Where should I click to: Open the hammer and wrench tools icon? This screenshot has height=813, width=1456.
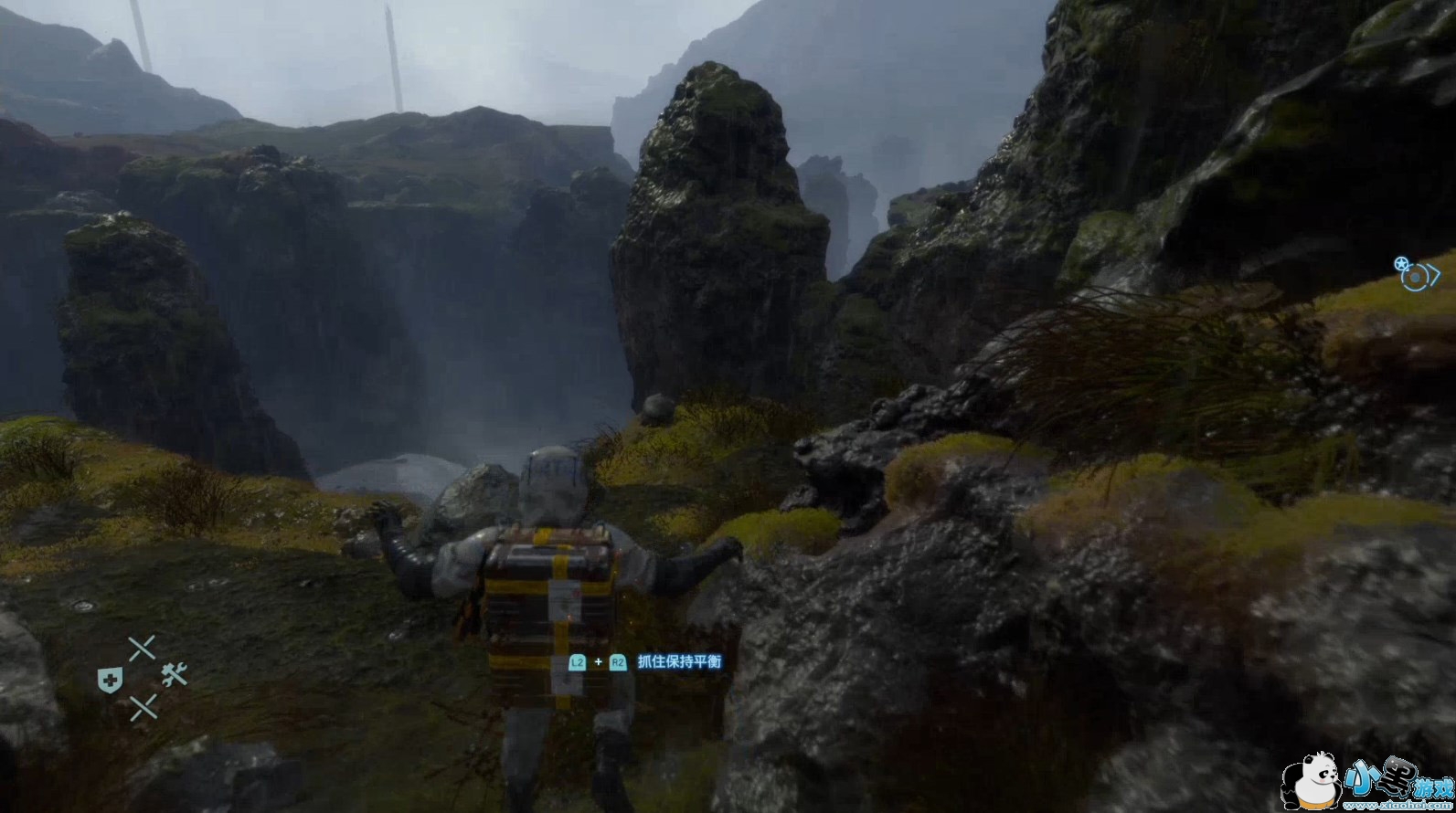click(x=174, y=675)
